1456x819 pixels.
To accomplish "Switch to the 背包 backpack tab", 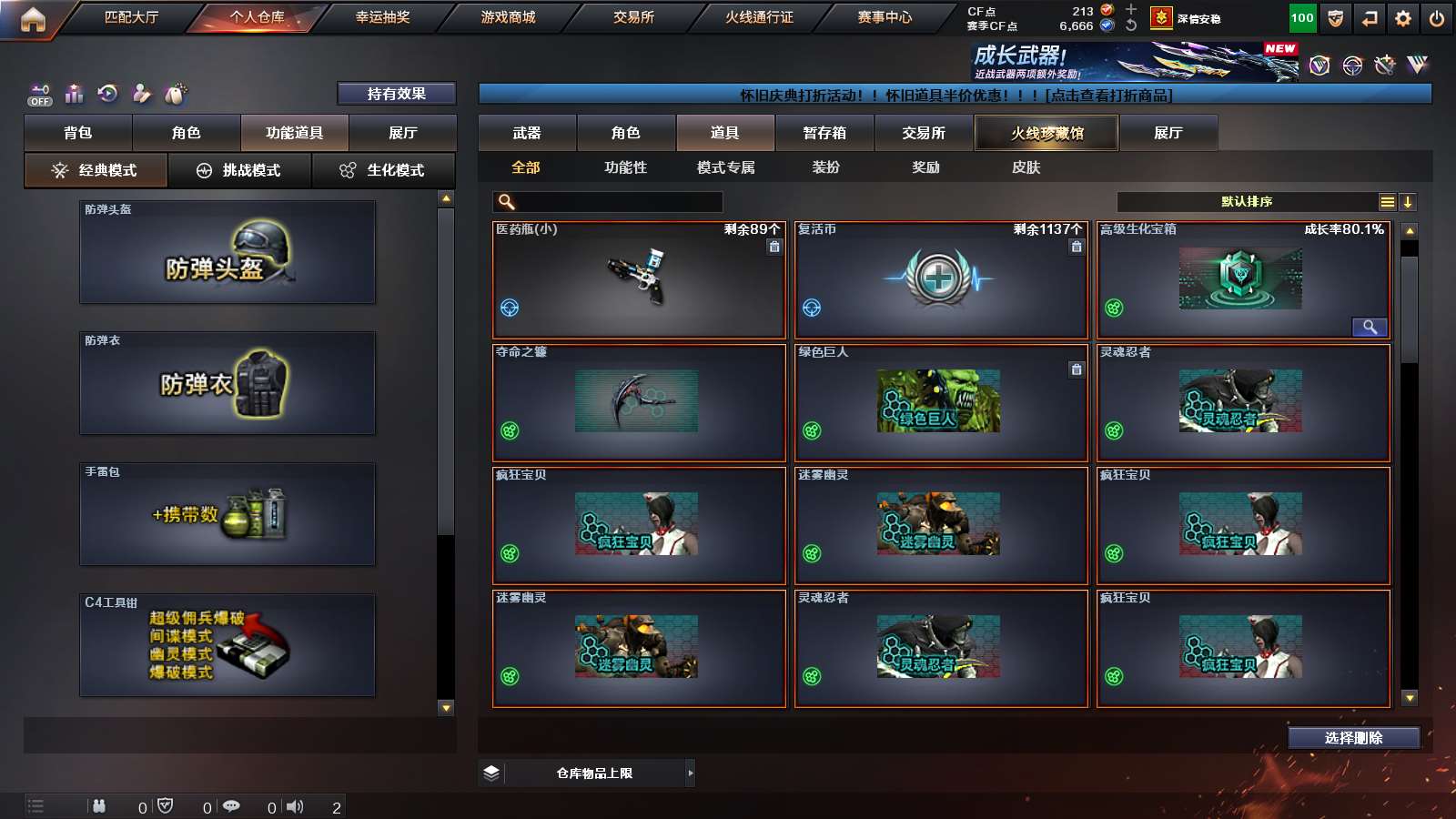I will click(x=78, y=133).
